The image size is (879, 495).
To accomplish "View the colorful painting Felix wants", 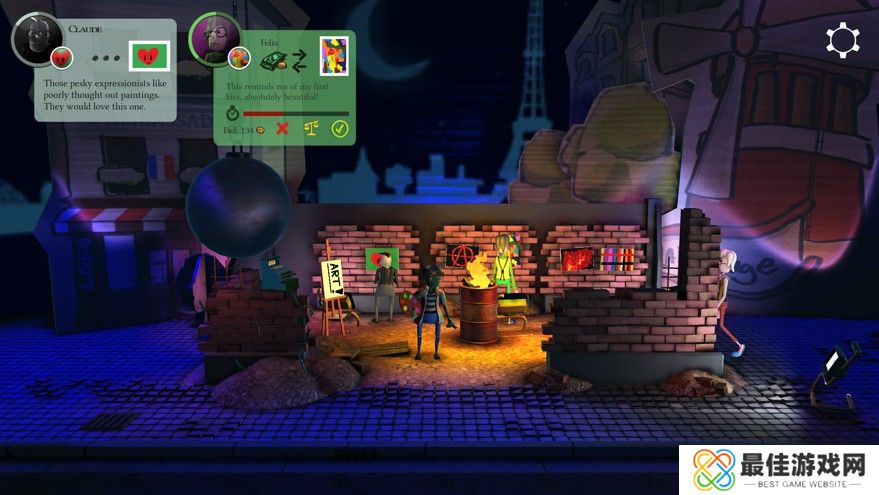I will tap(333, 54).
